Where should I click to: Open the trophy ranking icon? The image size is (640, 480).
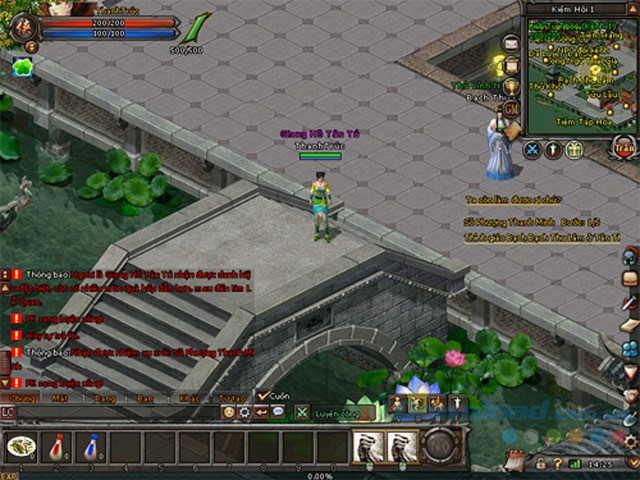512,87
